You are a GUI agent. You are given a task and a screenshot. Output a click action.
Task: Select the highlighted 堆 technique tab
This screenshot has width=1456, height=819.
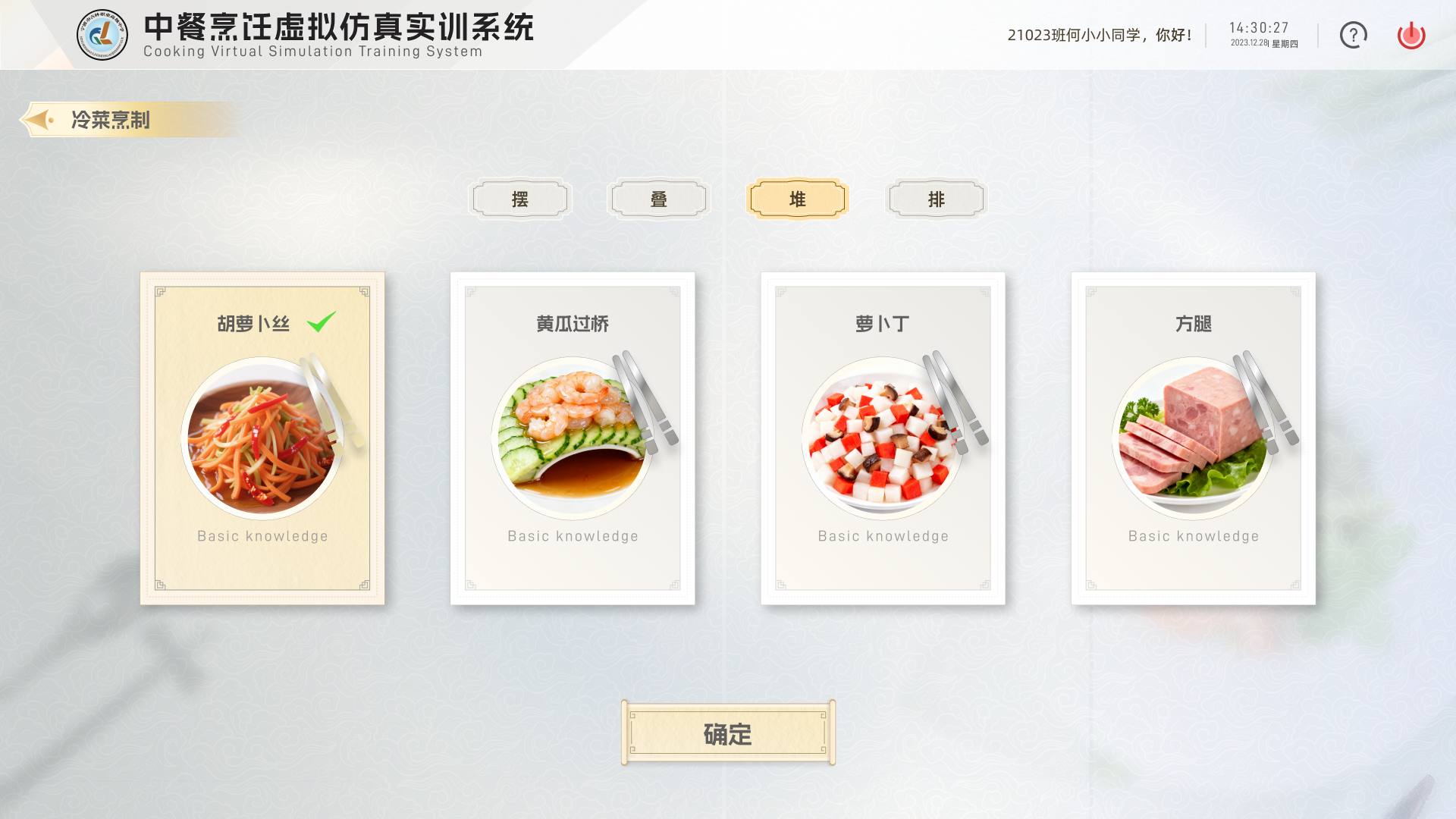tap(797, 199)
